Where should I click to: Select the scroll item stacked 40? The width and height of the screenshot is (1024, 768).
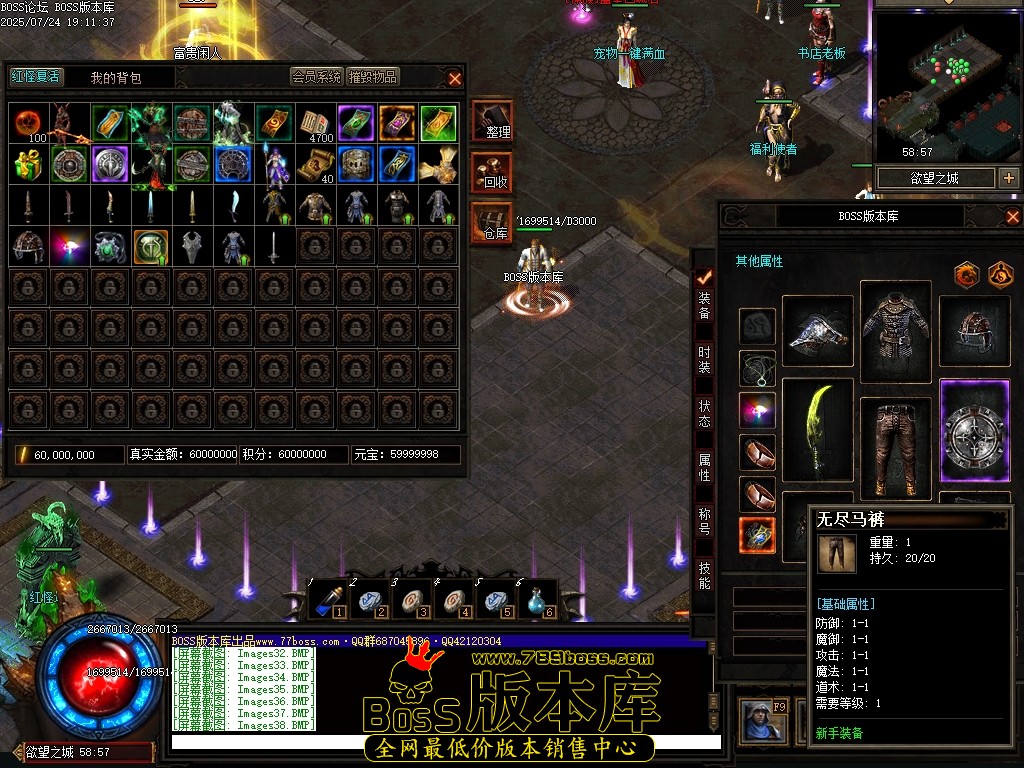(316, 164)
